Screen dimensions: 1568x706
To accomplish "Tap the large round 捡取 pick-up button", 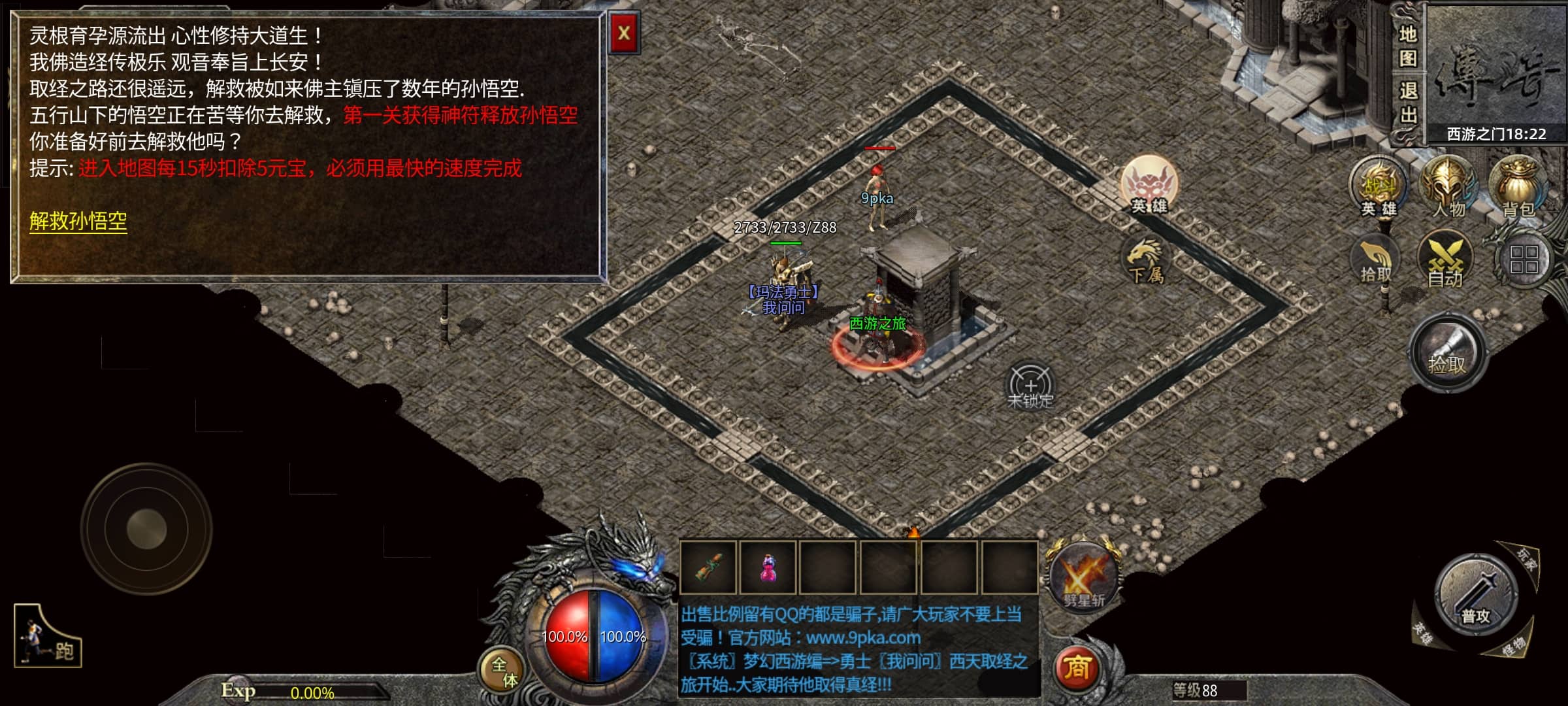I will pos(1448,354).
